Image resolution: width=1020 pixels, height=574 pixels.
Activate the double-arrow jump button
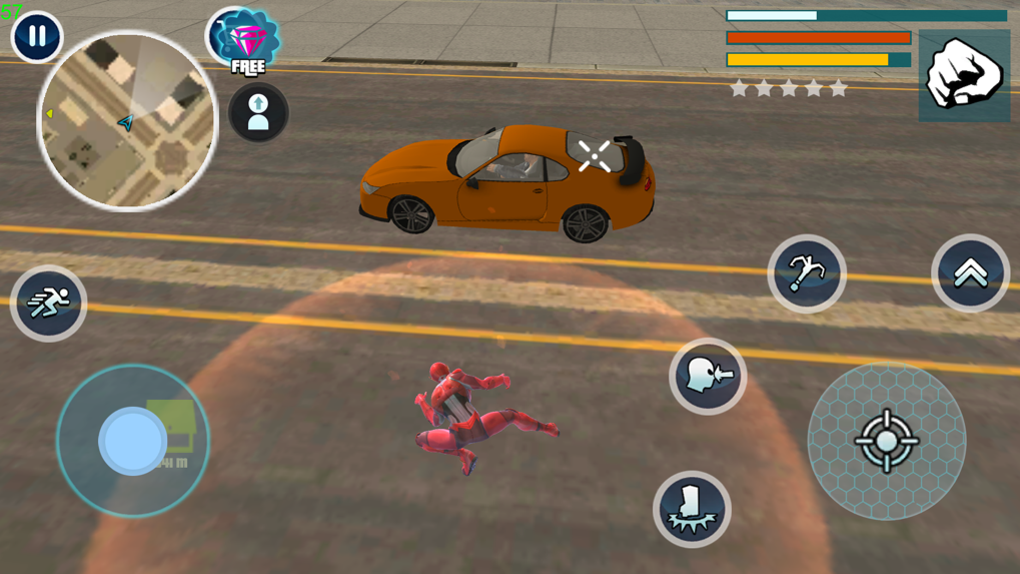(970, 274)
